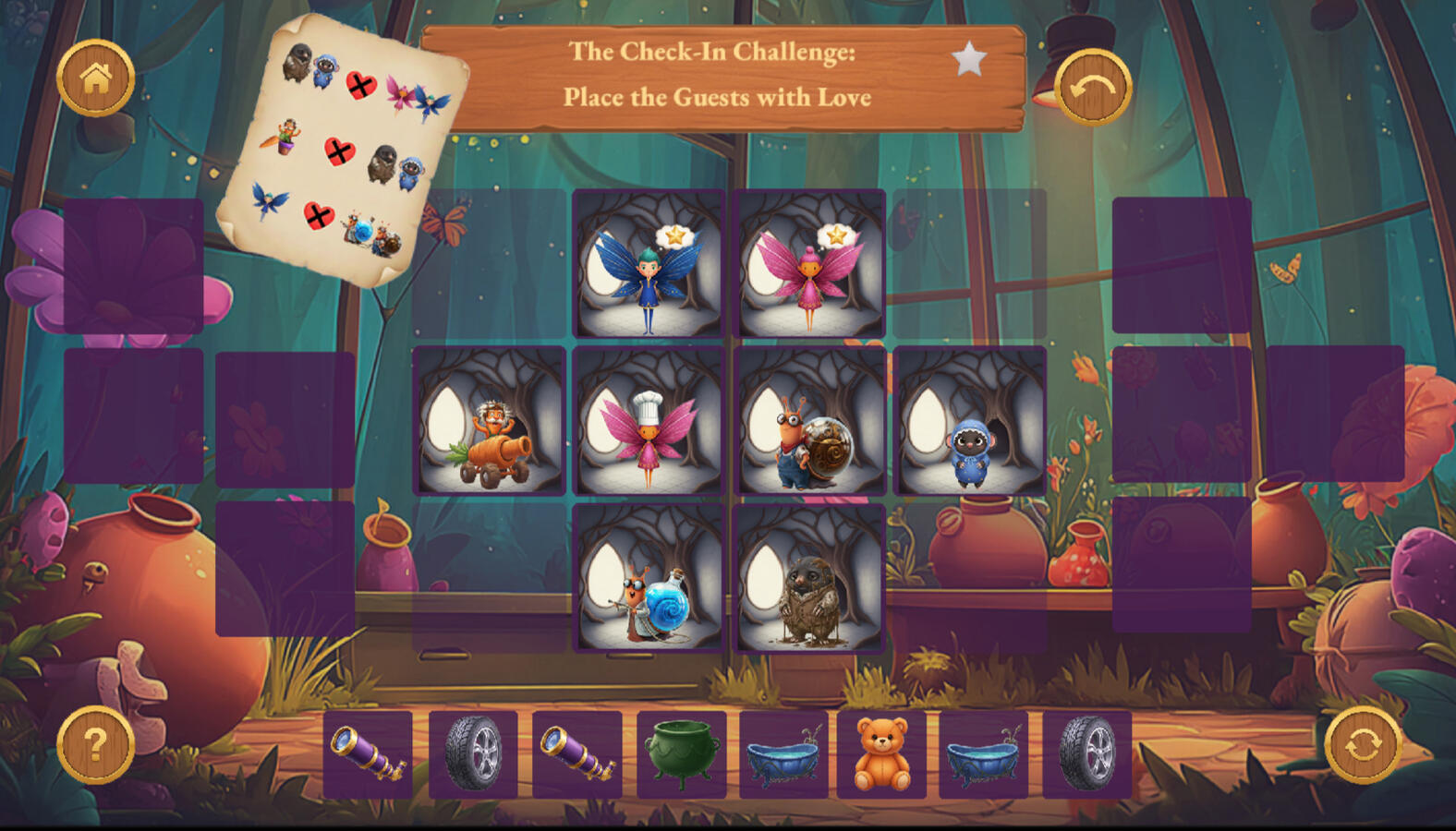Undo the last move
This screenshot has height=831, width=1456.
point(1093,88)
